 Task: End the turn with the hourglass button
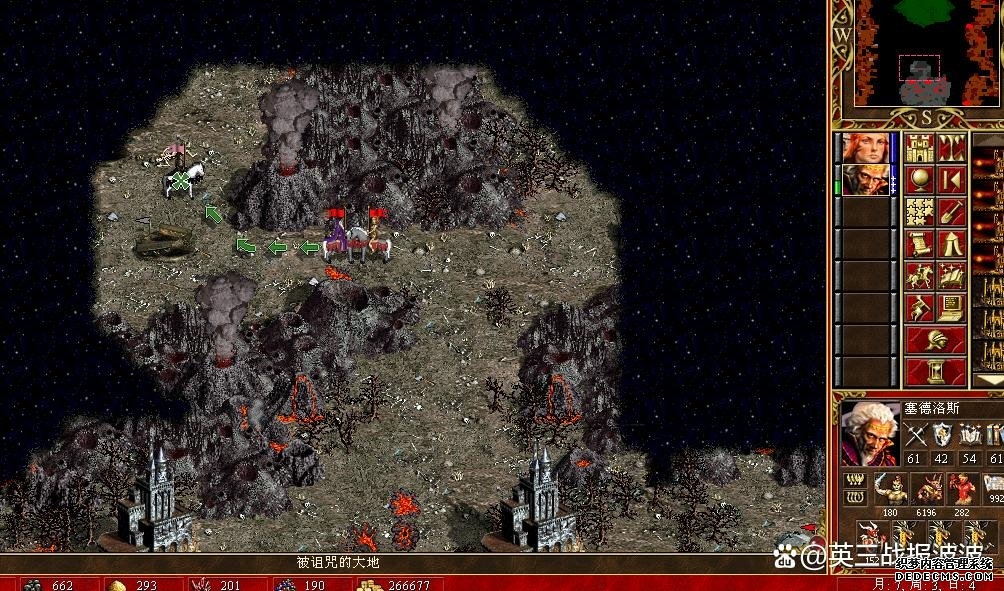[x=936, y=372]
